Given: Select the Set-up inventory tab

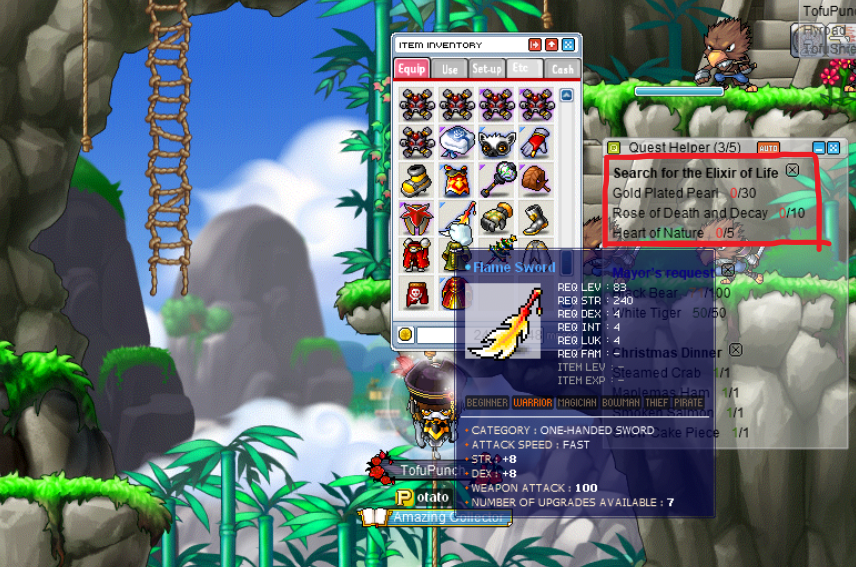Looking at the screenshot, I should click(x=487, y=68).
